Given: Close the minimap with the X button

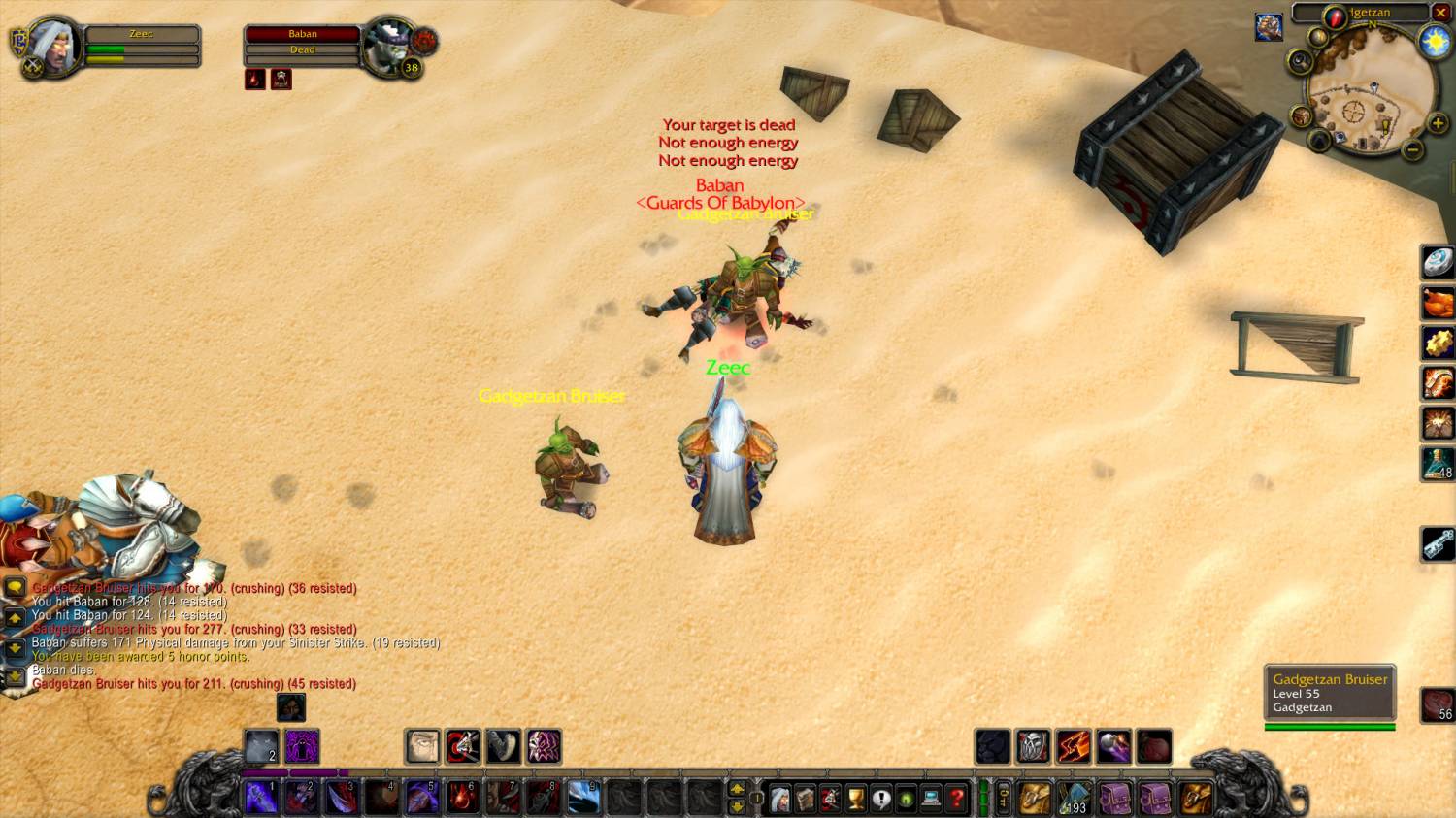Looking at the screenshot, I should coord(1440,13).
